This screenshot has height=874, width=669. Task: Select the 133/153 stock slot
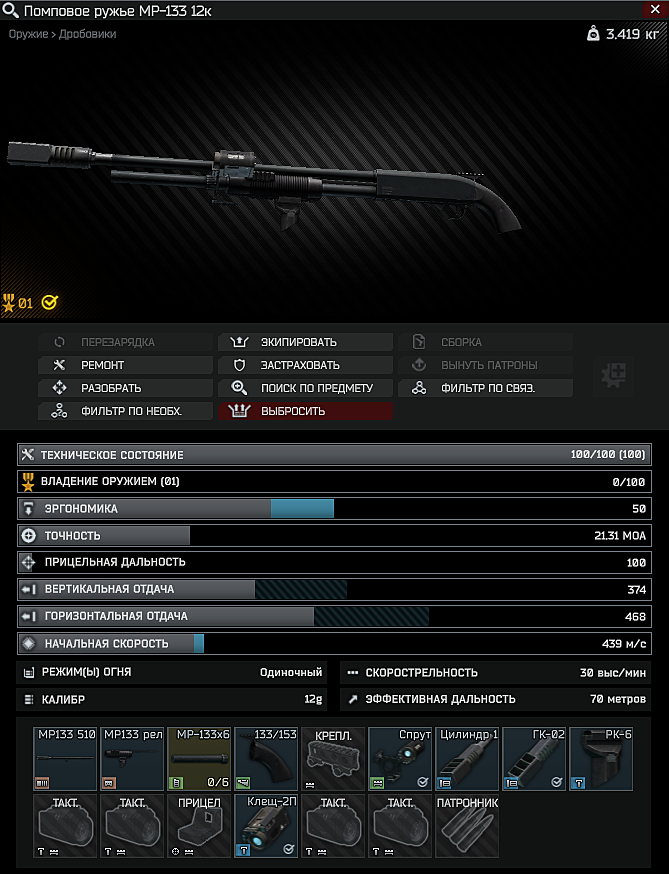click(x=267, y=758)
